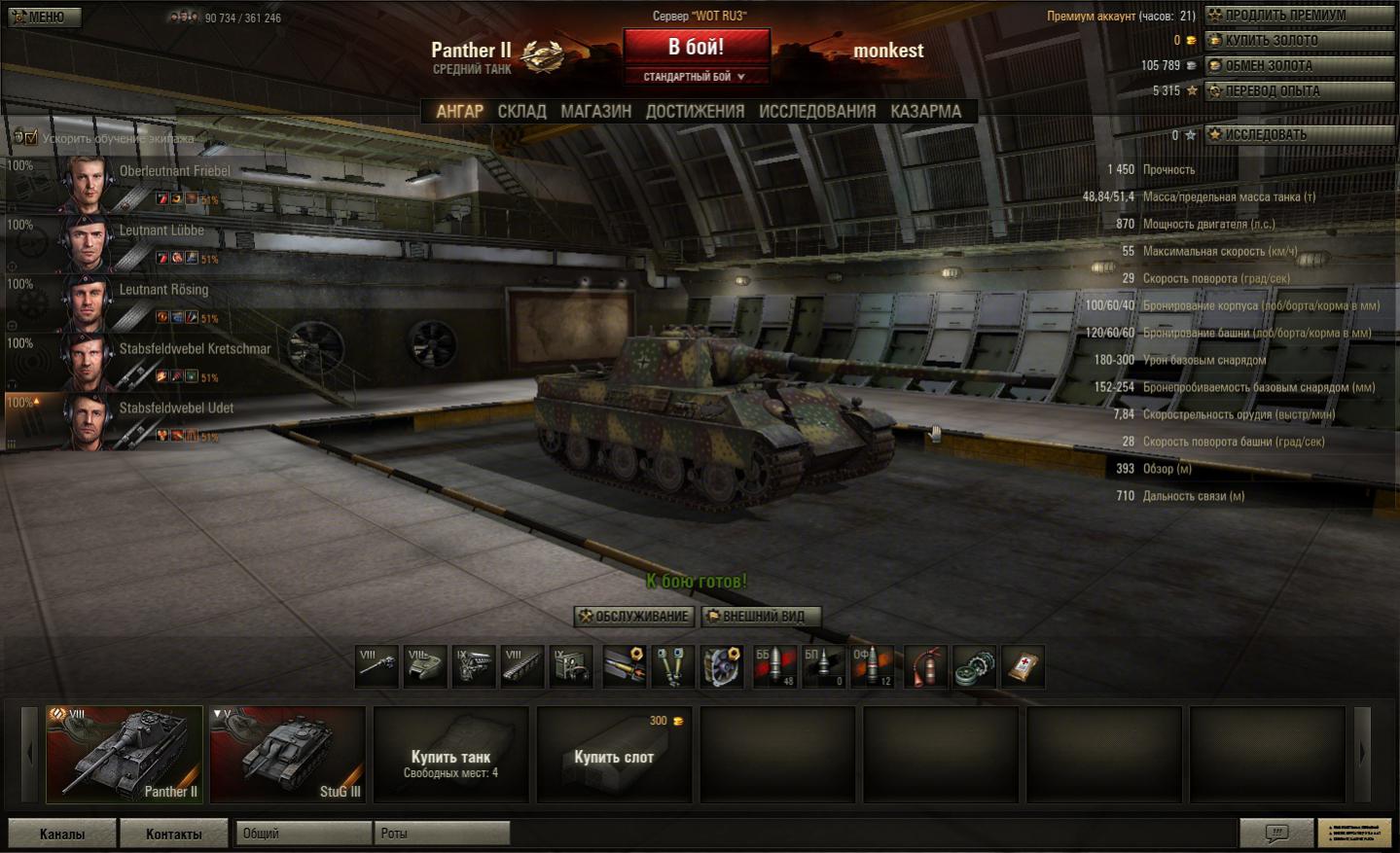Choose КУПИТЬ ЗОЛОТО button

[x=1298, y=40]
